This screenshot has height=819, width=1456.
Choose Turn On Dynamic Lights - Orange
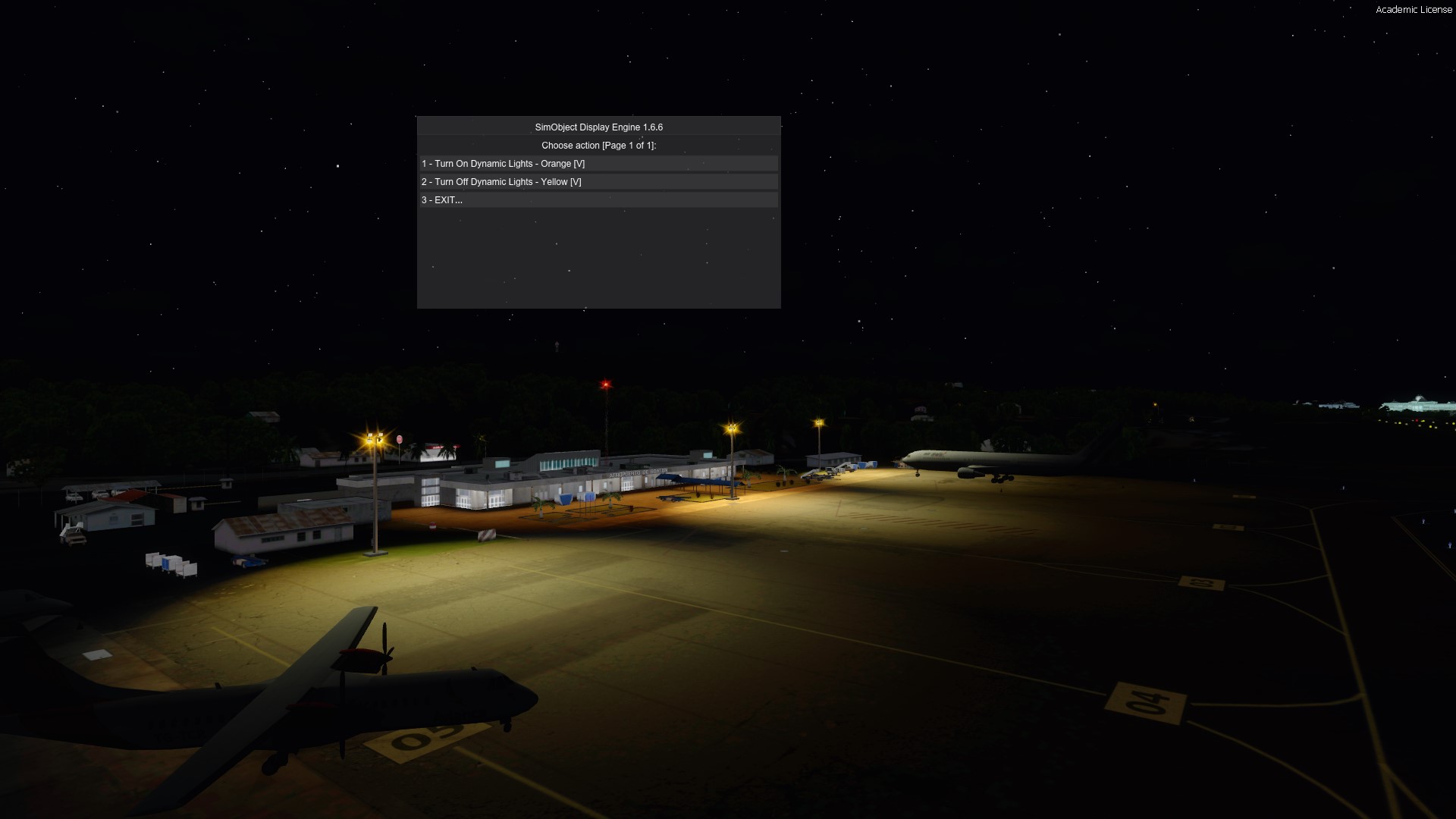504,164
